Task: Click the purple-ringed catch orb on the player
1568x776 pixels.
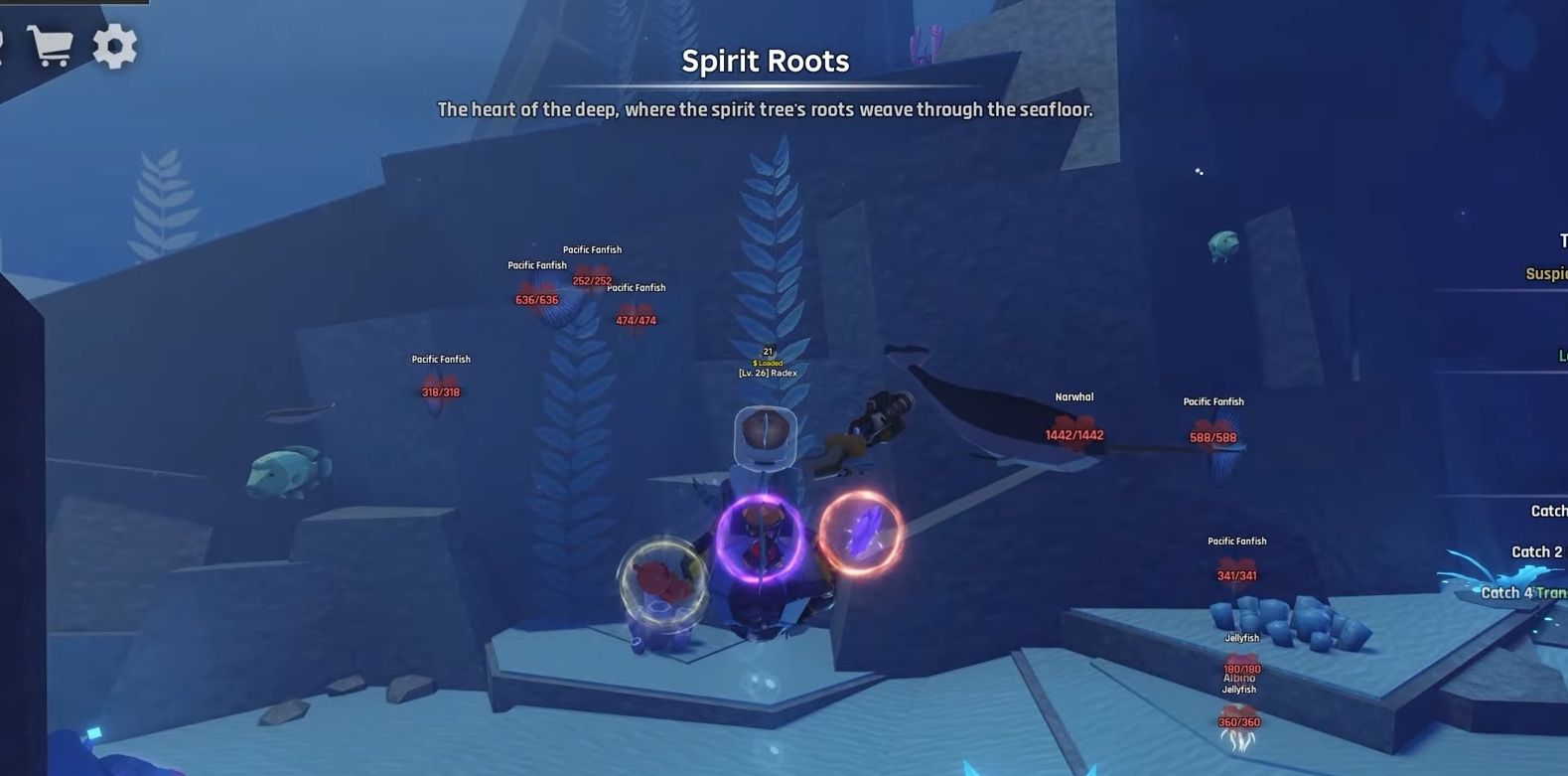Action: (x=760, y=537)
